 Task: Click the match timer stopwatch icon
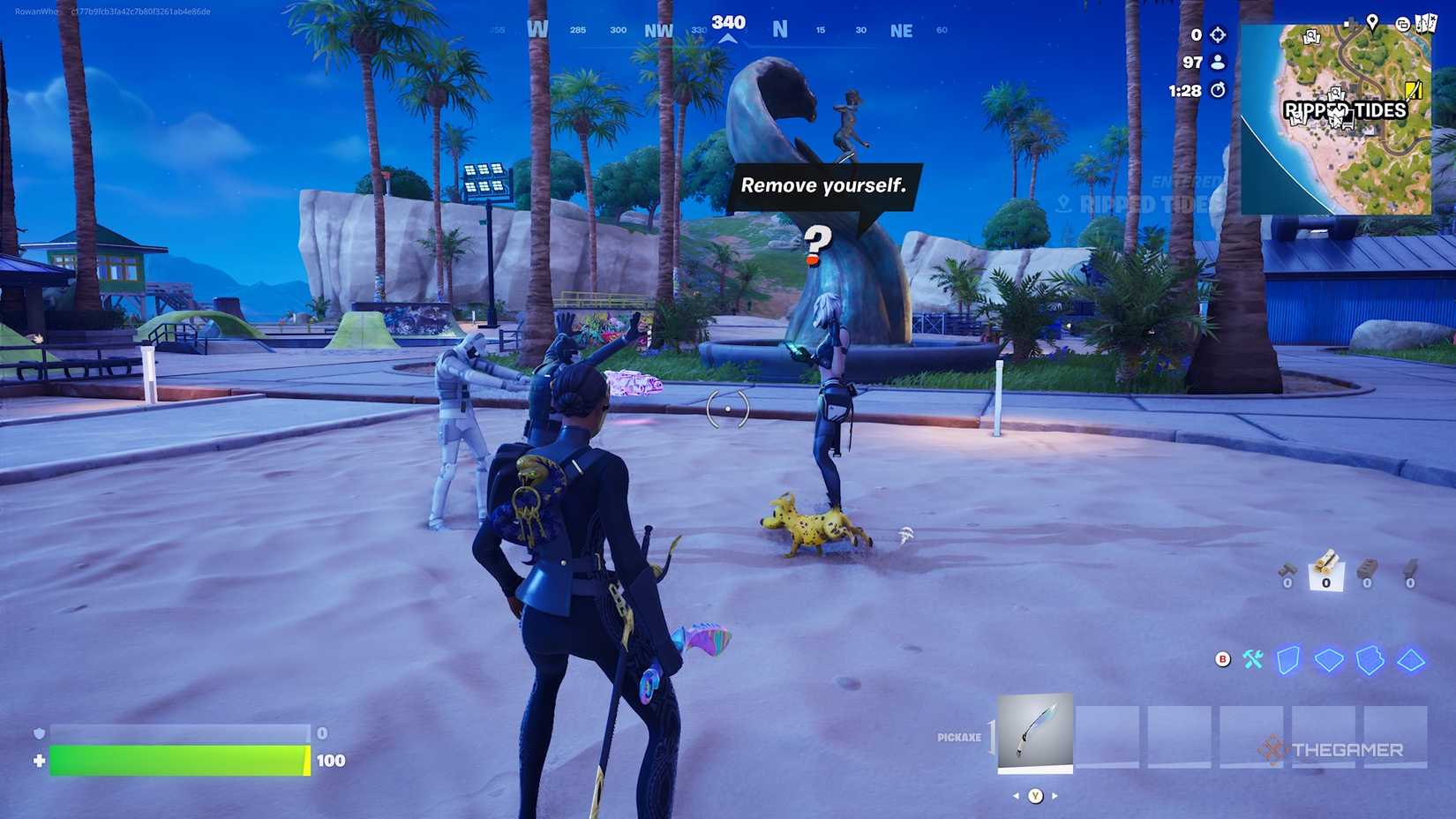(x=1219, y=89)
